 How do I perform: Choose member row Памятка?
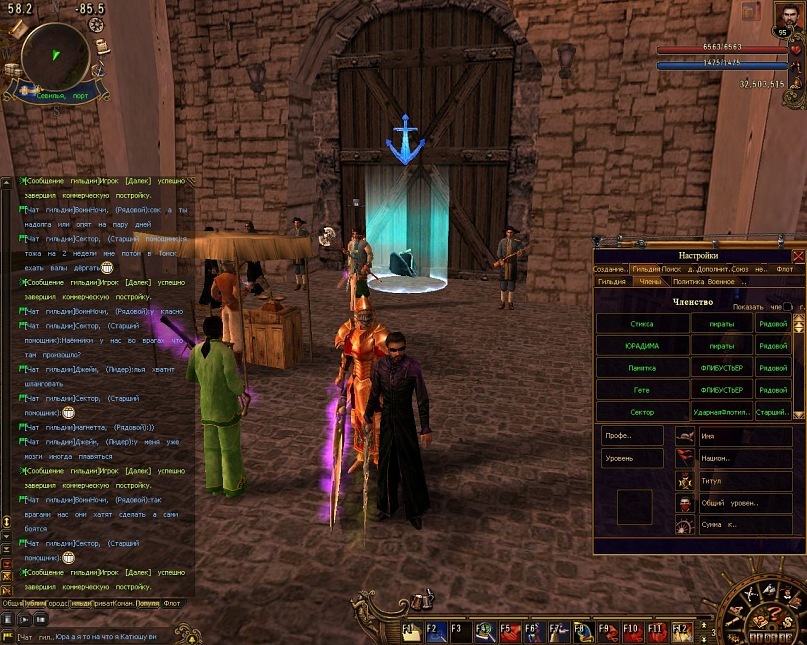(642, 367)
